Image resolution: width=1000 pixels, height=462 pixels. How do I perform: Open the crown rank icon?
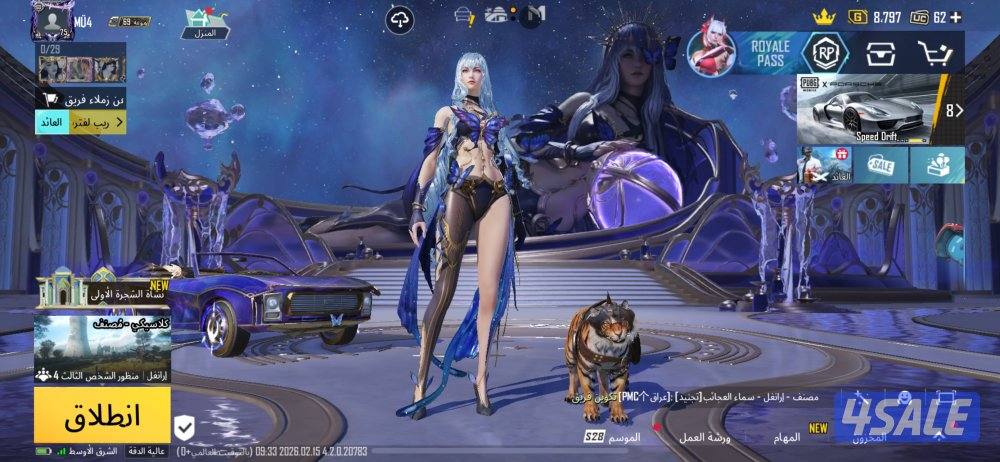point(823,17)
